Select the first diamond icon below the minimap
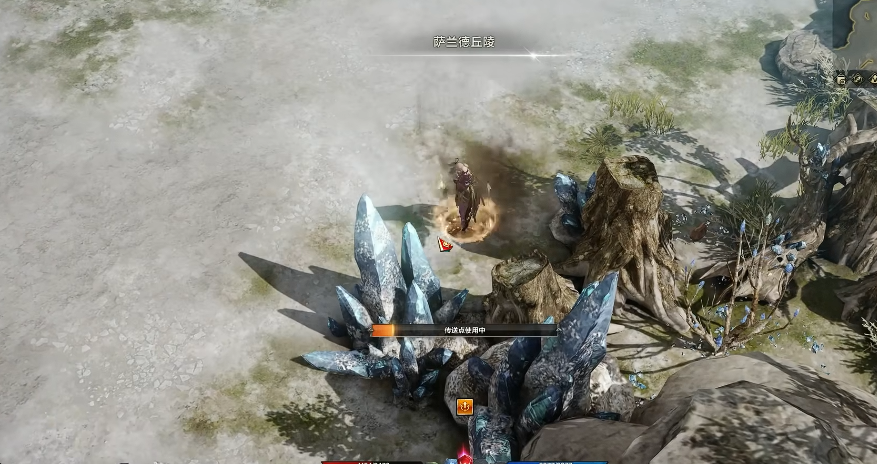 pos(842,79)
